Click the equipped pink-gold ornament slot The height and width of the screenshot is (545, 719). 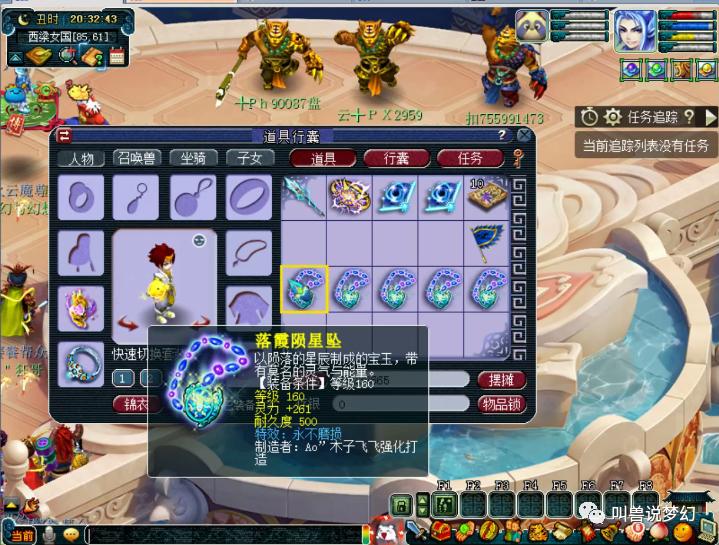[80, 305]
